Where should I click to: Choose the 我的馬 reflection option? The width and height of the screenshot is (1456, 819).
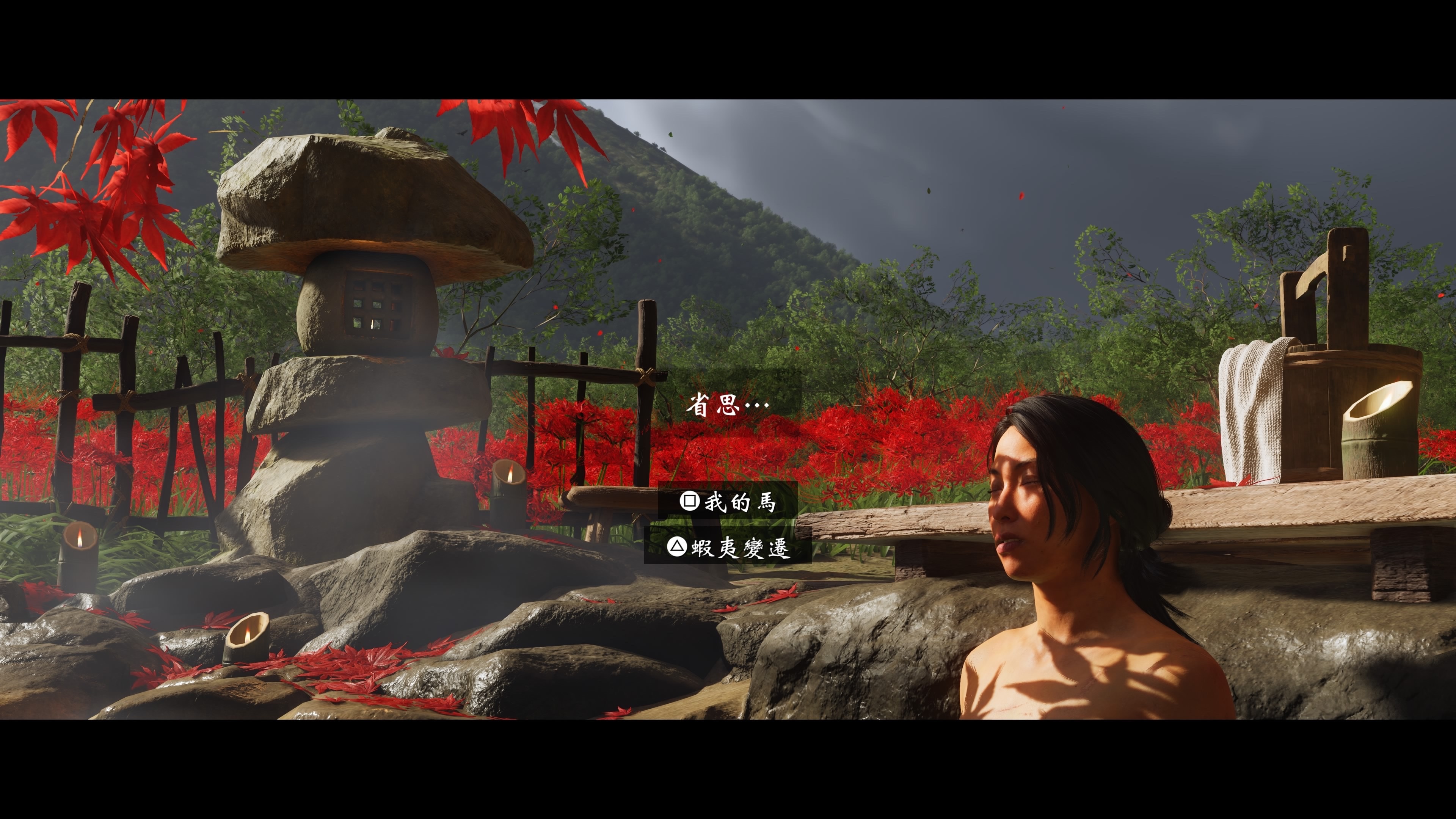pos(728,501)
